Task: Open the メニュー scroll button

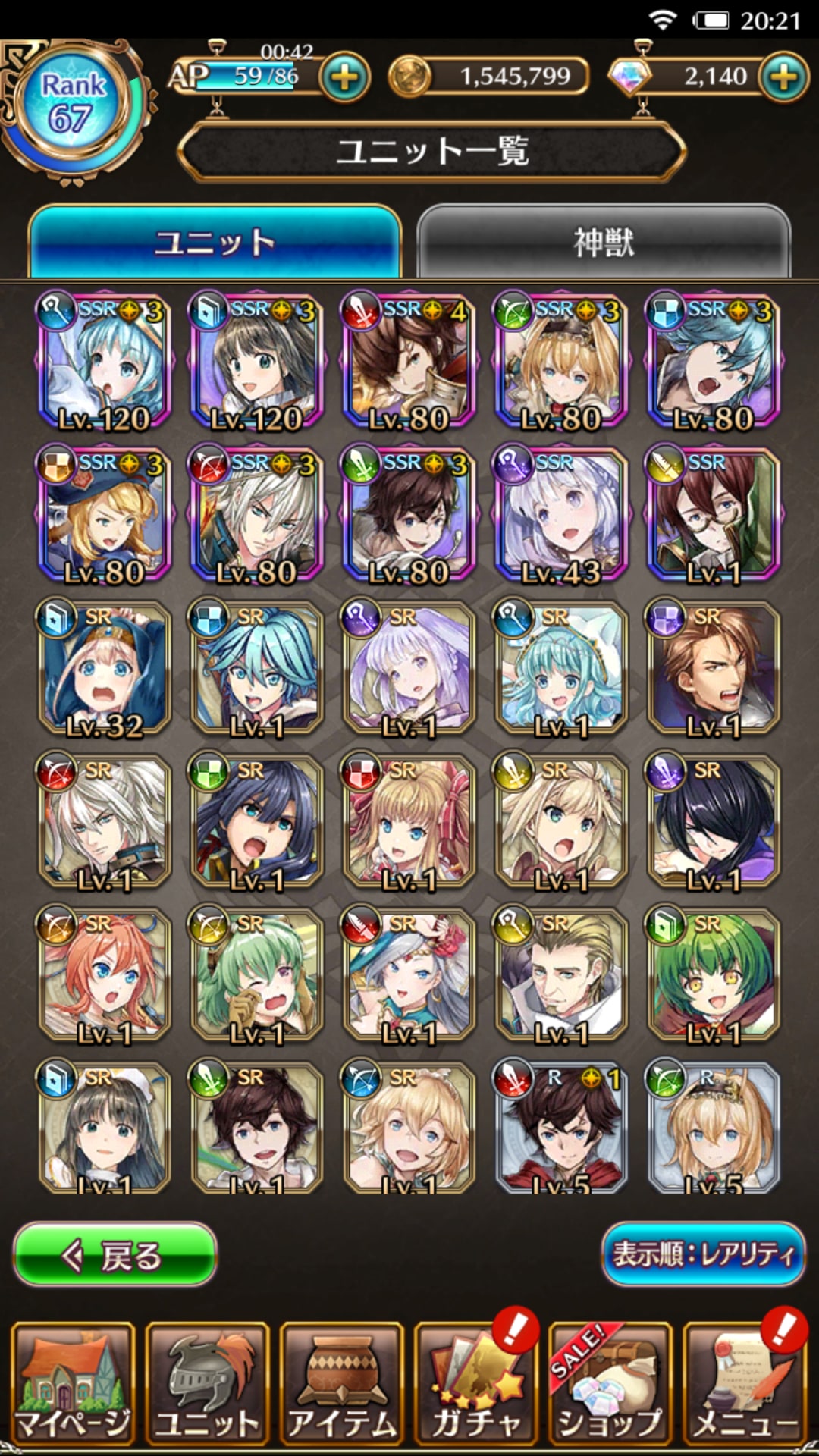Action: [x=745, y=1383]
